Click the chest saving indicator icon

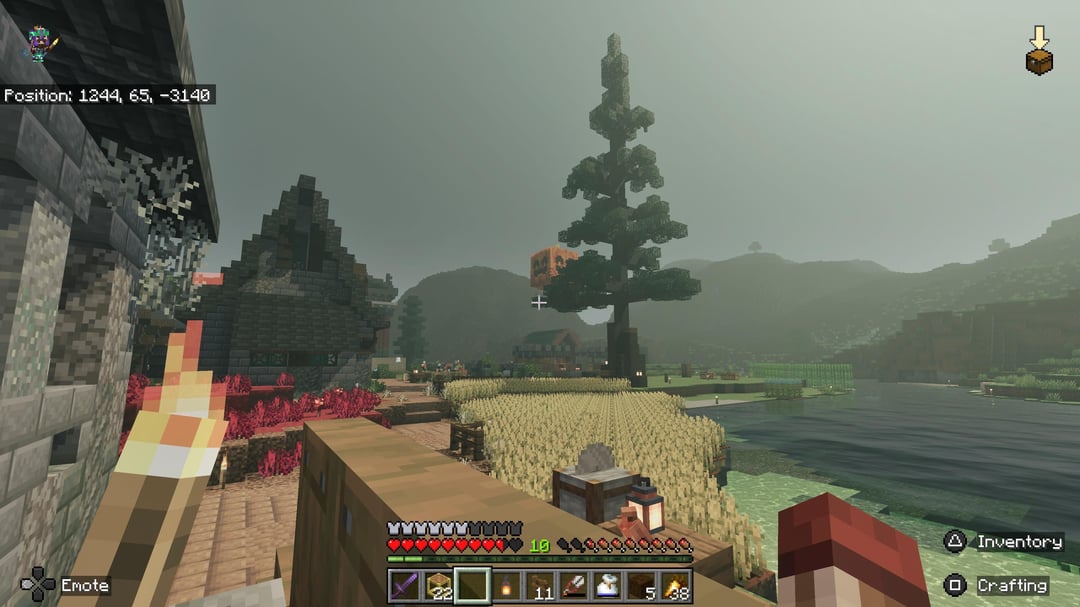(1039, 52)
